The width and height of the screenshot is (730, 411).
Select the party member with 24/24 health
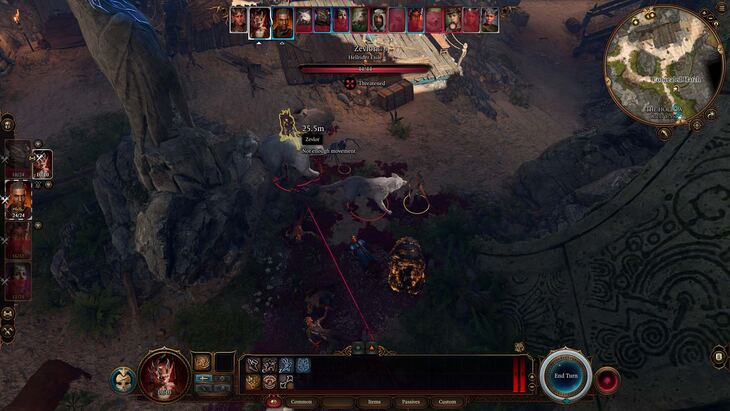(20, 200)
